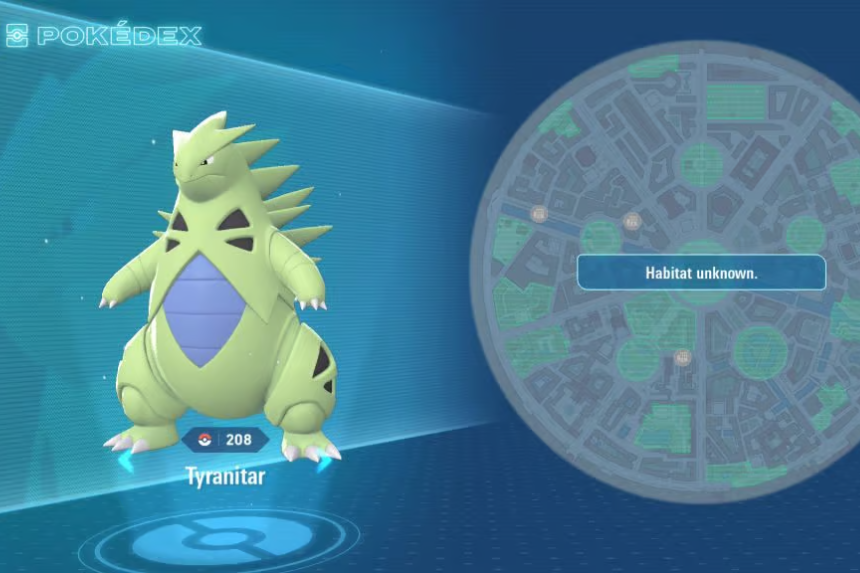Image resolution: width=860 pixels, height=573 pixels.
Task: Click the Pokédex title logo
Action: 103,36
